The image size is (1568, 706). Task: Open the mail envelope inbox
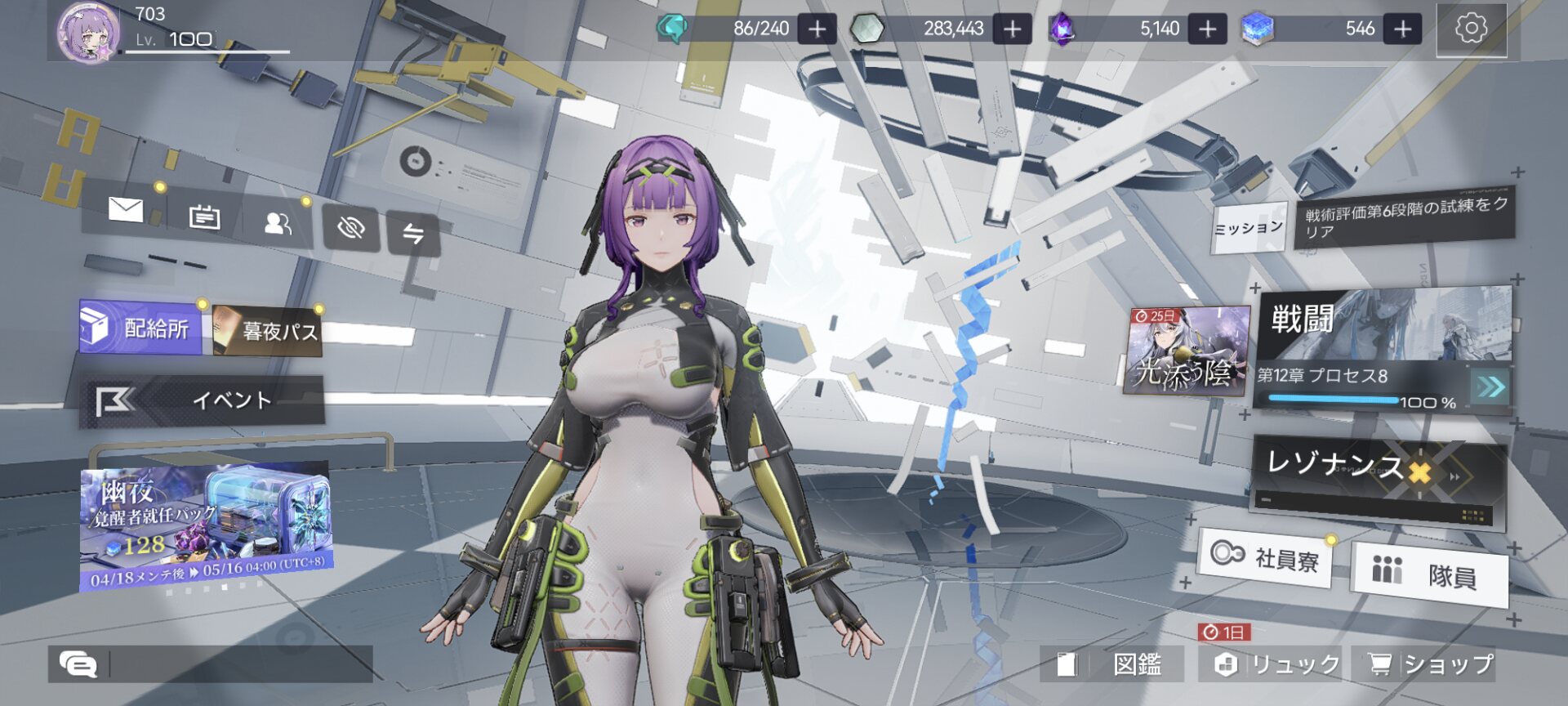126,210
